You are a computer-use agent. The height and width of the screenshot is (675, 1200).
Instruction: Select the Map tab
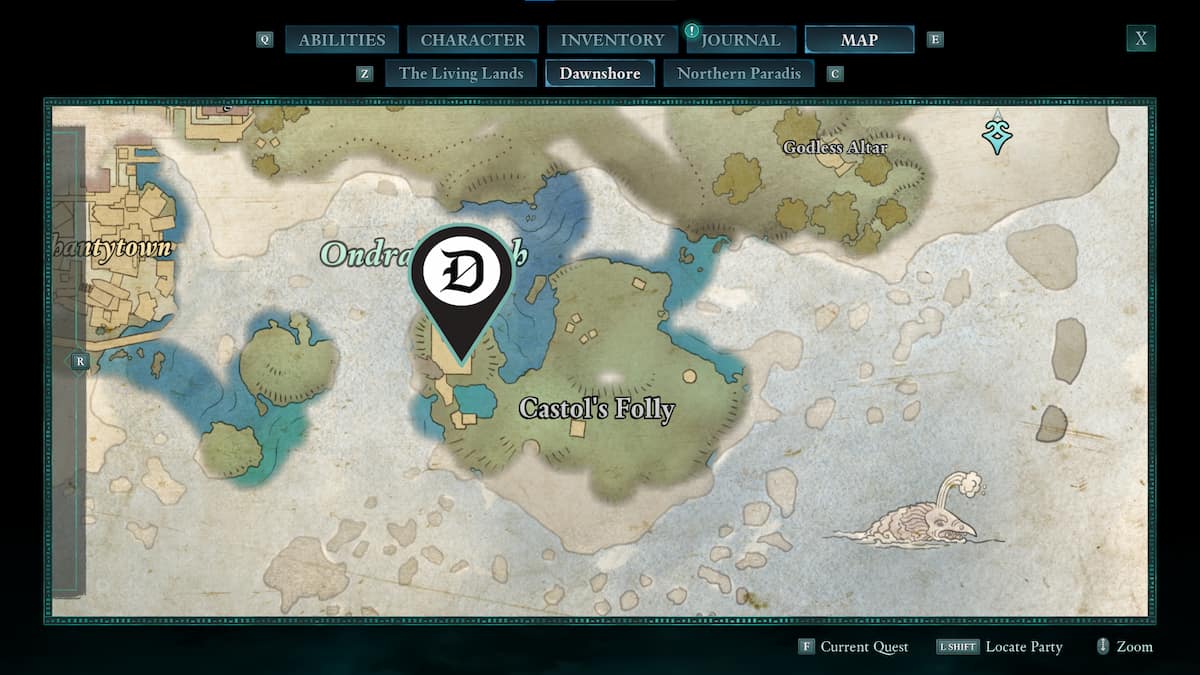click(859, 40)
